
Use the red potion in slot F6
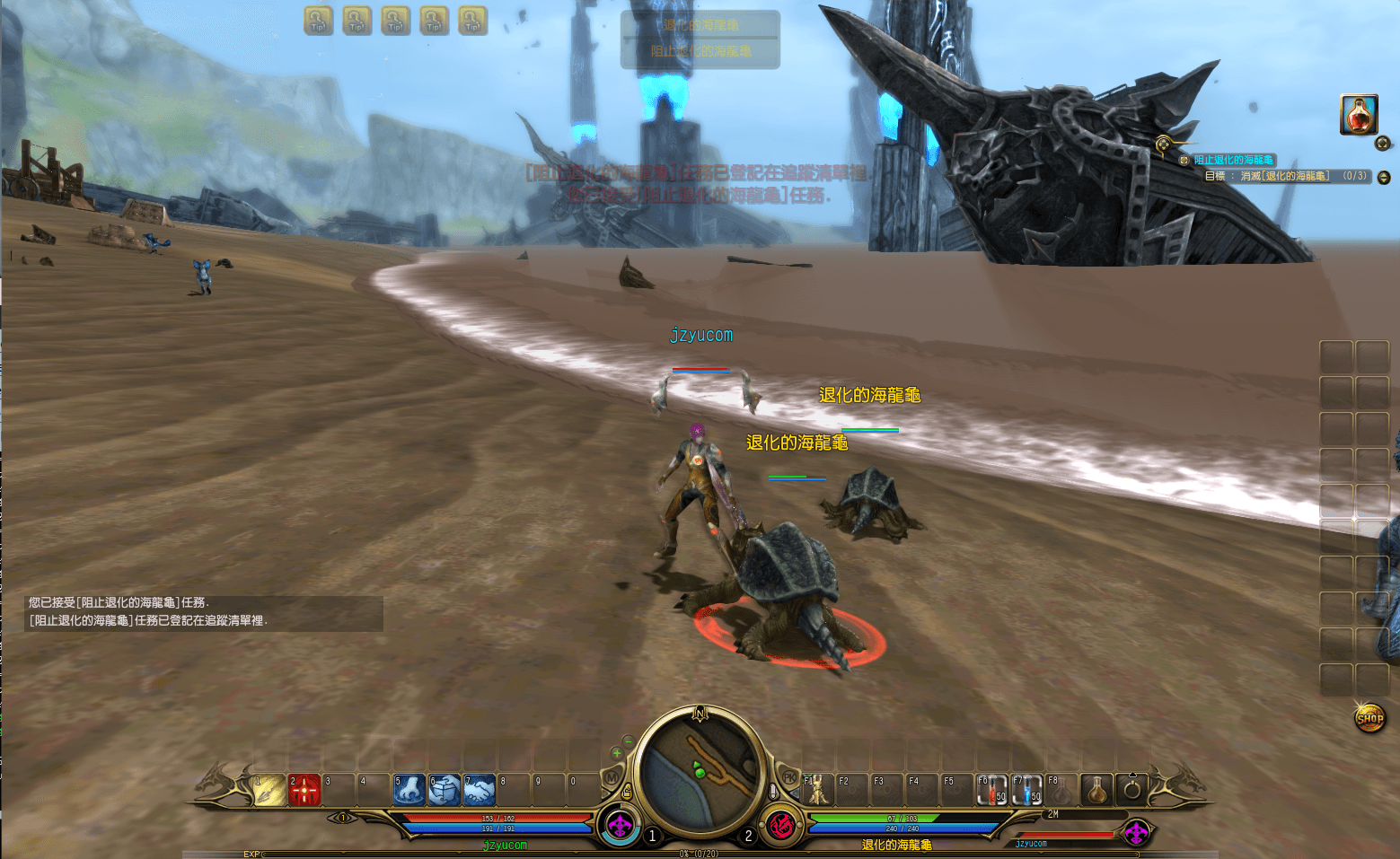tap(992, 790)
